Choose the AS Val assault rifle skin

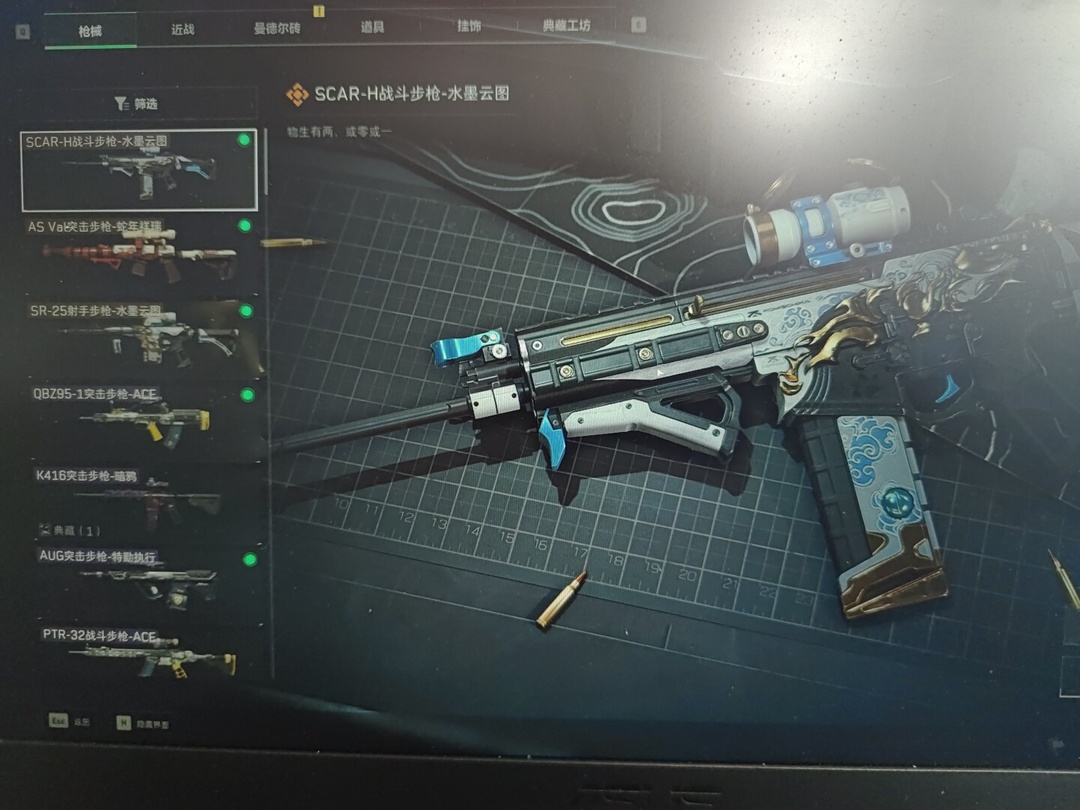click(x=139, y=251)
